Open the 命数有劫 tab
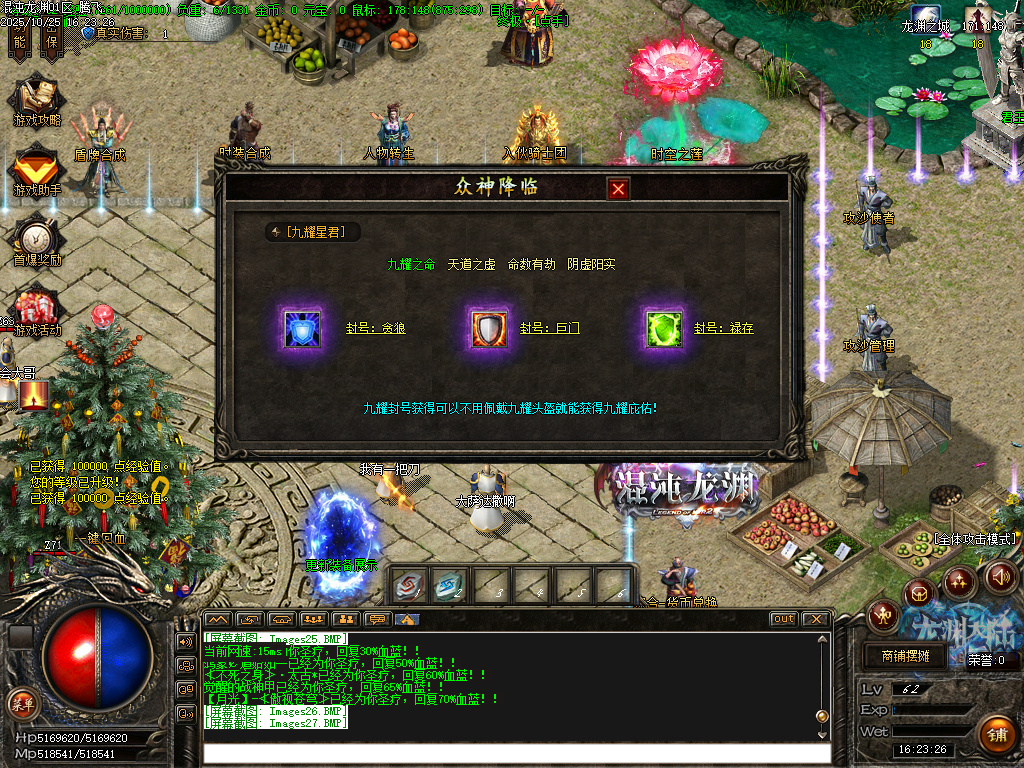The width and height of the screenshot is (1024, 768). [531, 265]
